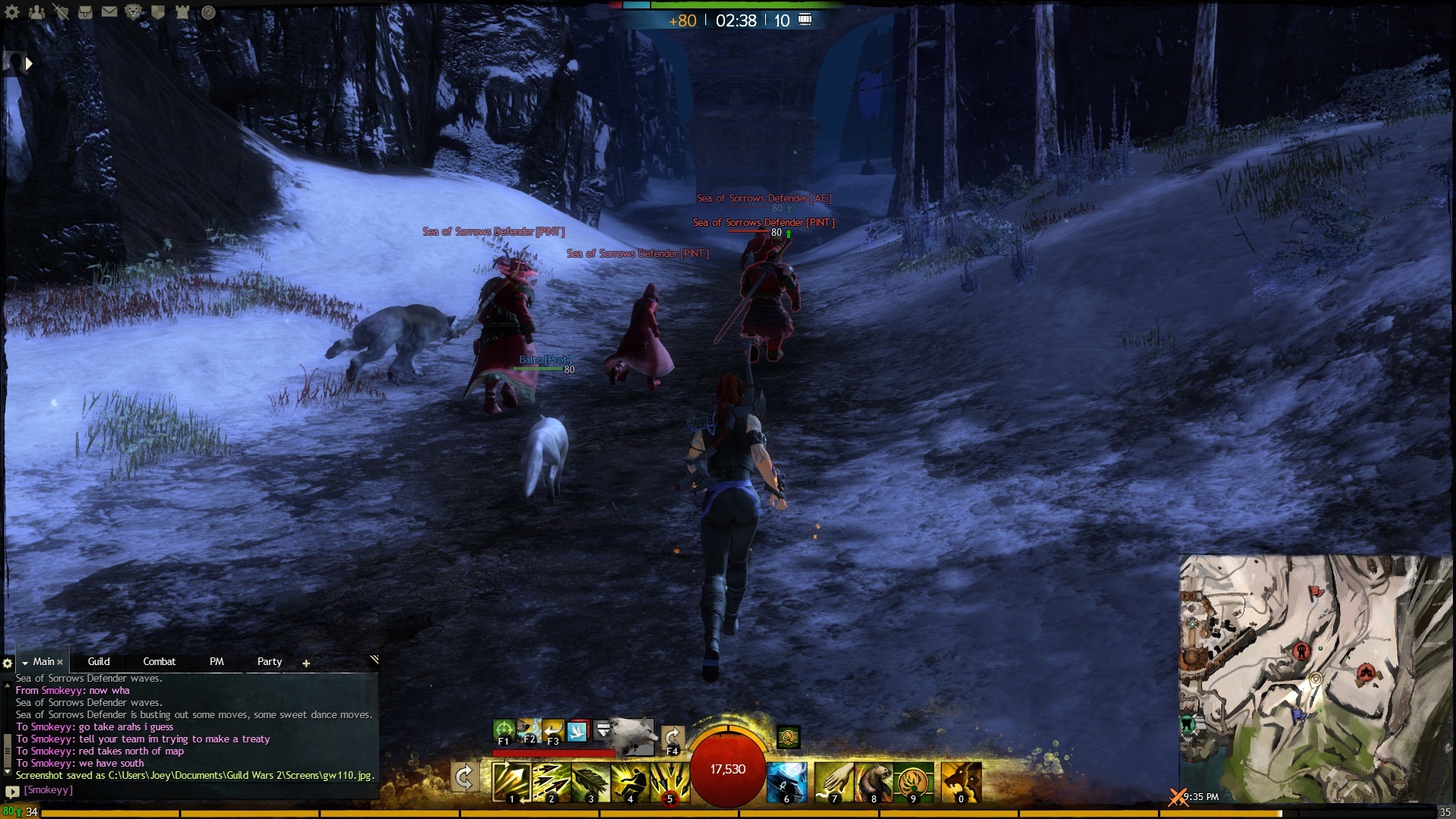Viewport: 1456px width, 819px height.
Task: Add a new chat tab with plus button
Action: click(x=306, y=663)
